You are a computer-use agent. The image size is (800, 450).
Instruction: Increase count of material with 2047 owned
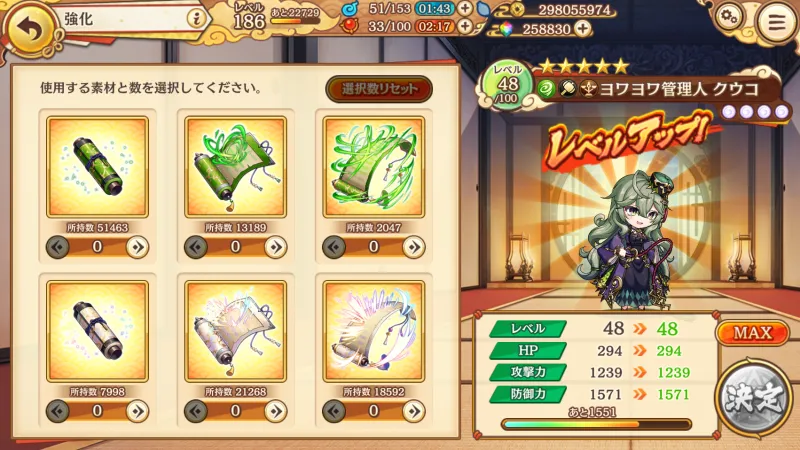(413, 247)
